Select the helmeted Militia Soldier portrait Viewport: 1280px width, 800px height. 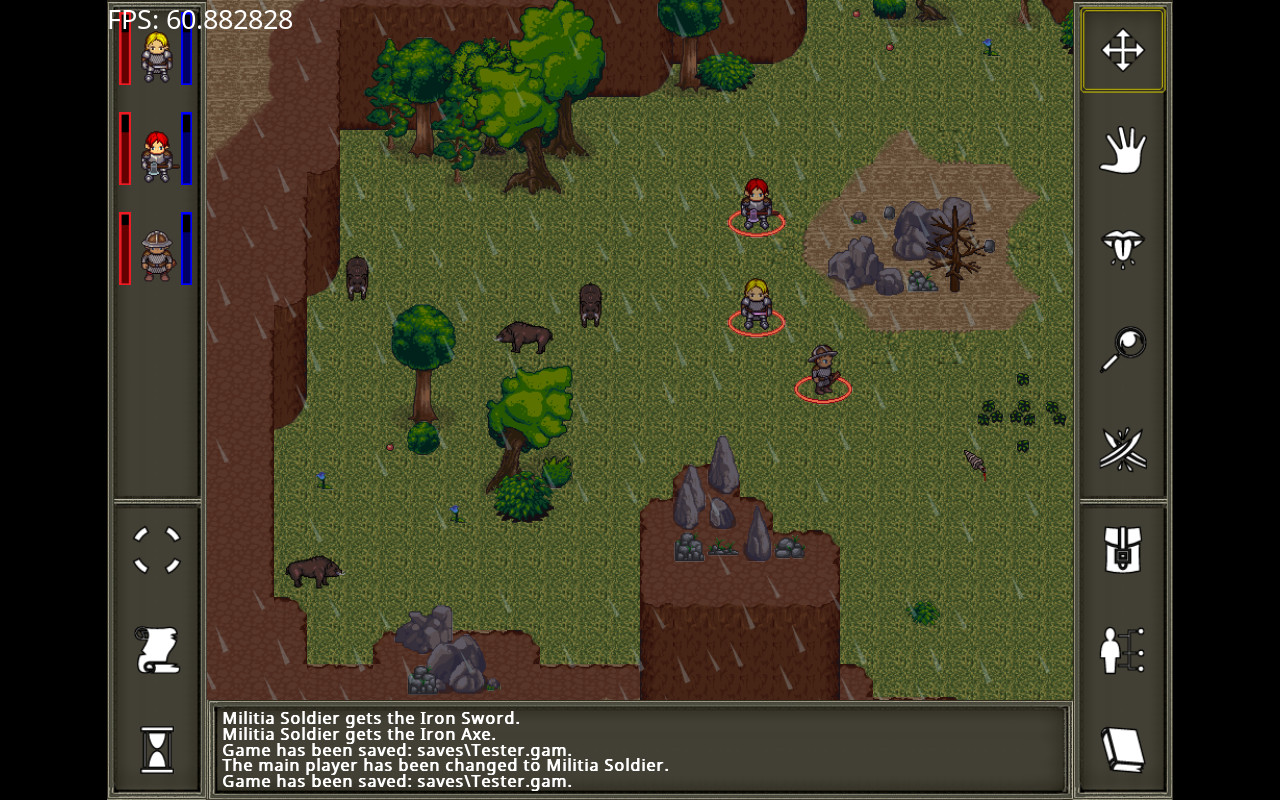[x=155, y=249]
